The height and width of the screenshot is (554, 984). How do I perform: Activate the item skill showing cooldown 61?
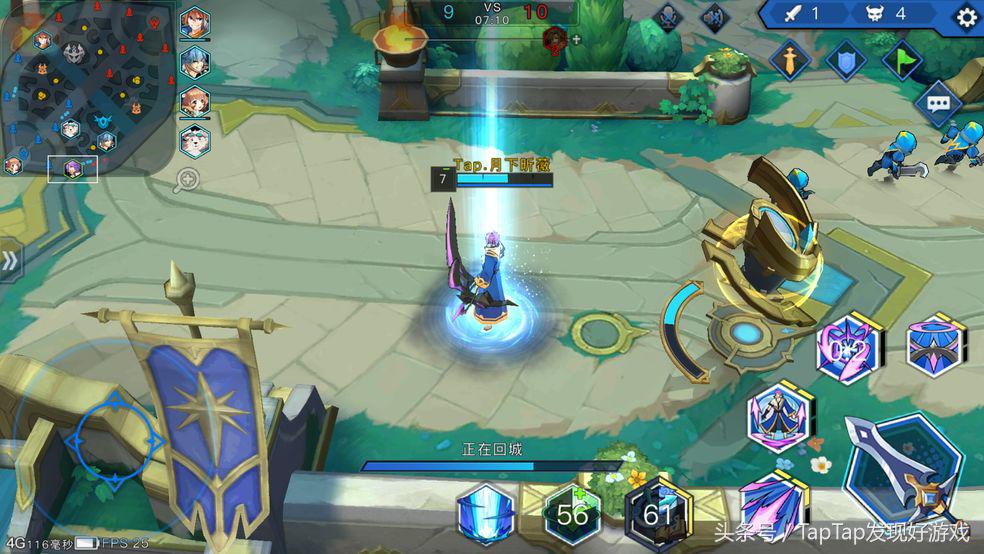(x=657, y=515)
